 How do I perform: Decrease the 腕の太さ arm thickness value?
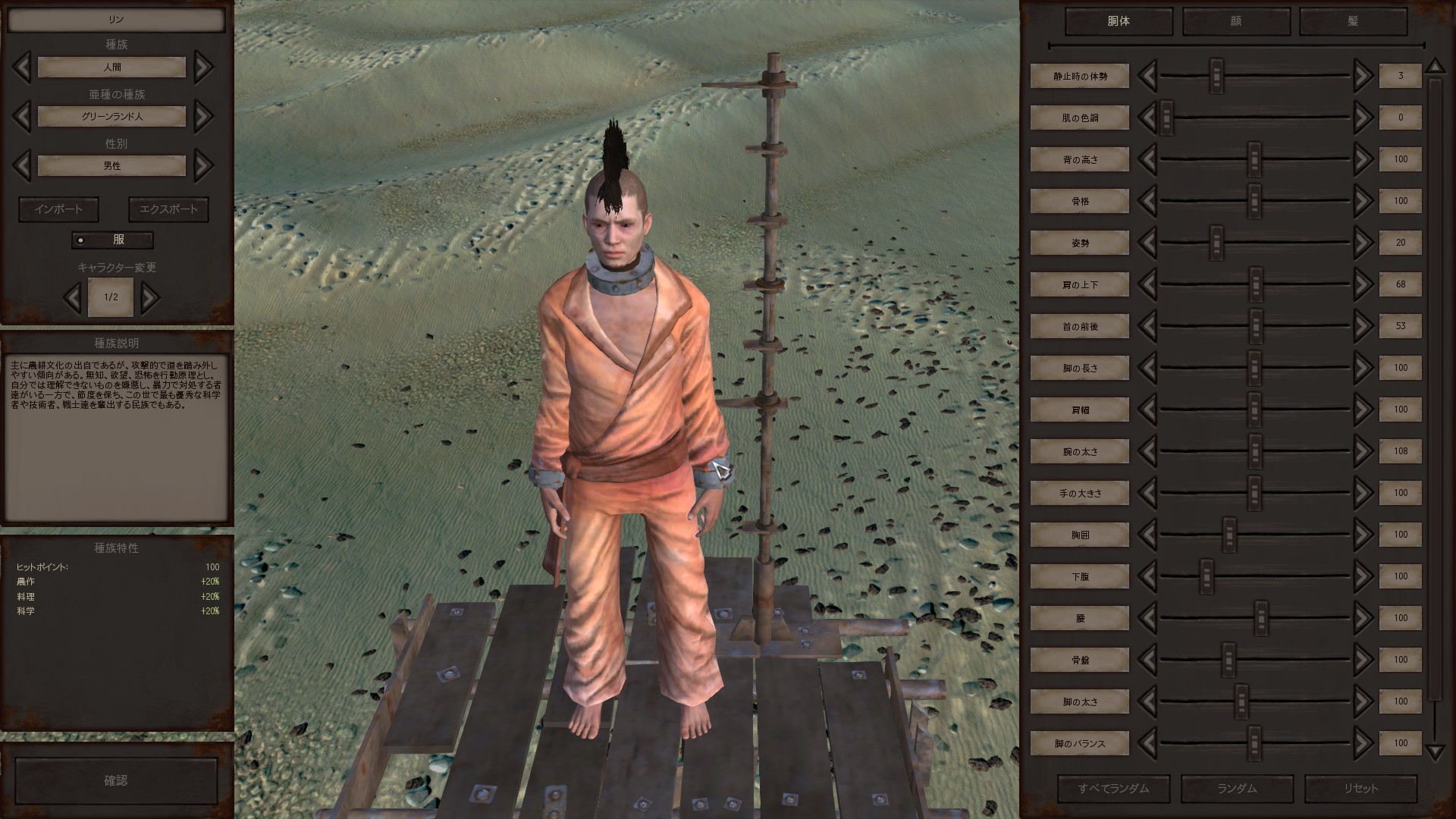click(x=1147, y=451)
